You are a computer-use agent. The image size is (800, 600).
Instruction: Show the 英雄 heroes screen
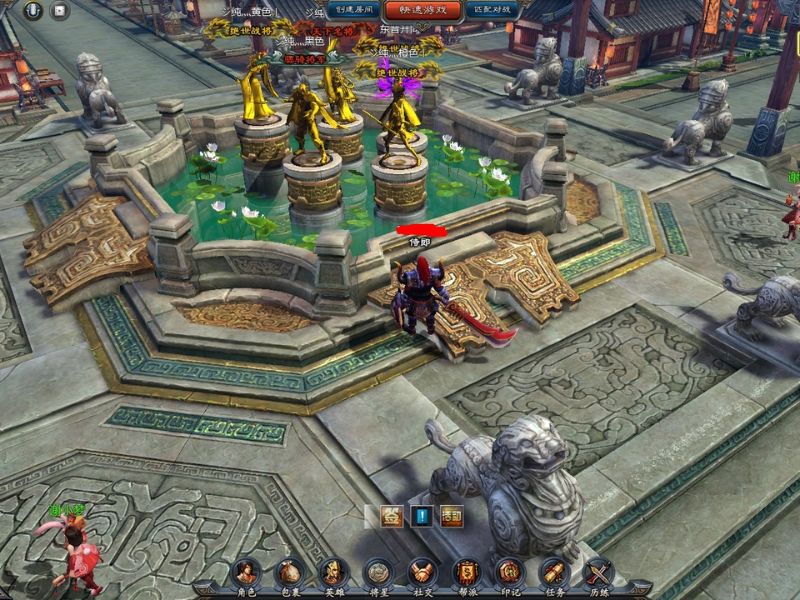tap(333, 574)
